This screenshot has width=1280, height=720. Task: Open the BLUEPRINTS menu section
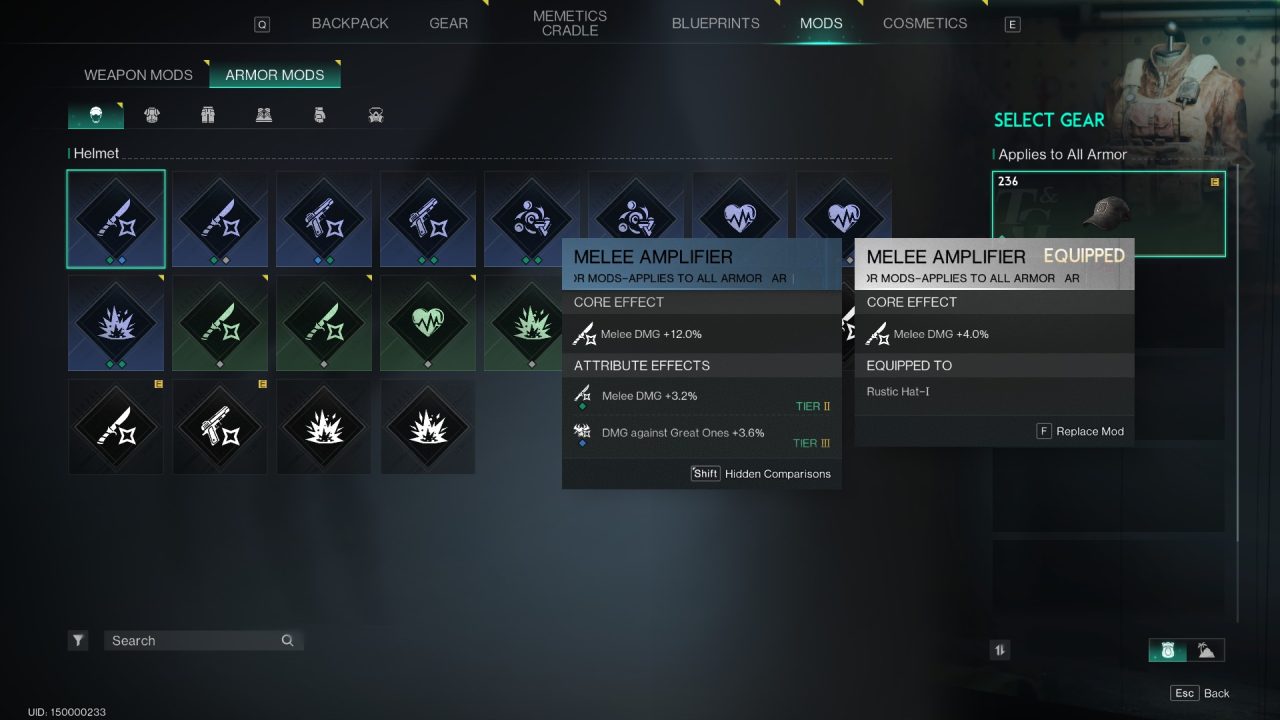(x=716, y=22)
